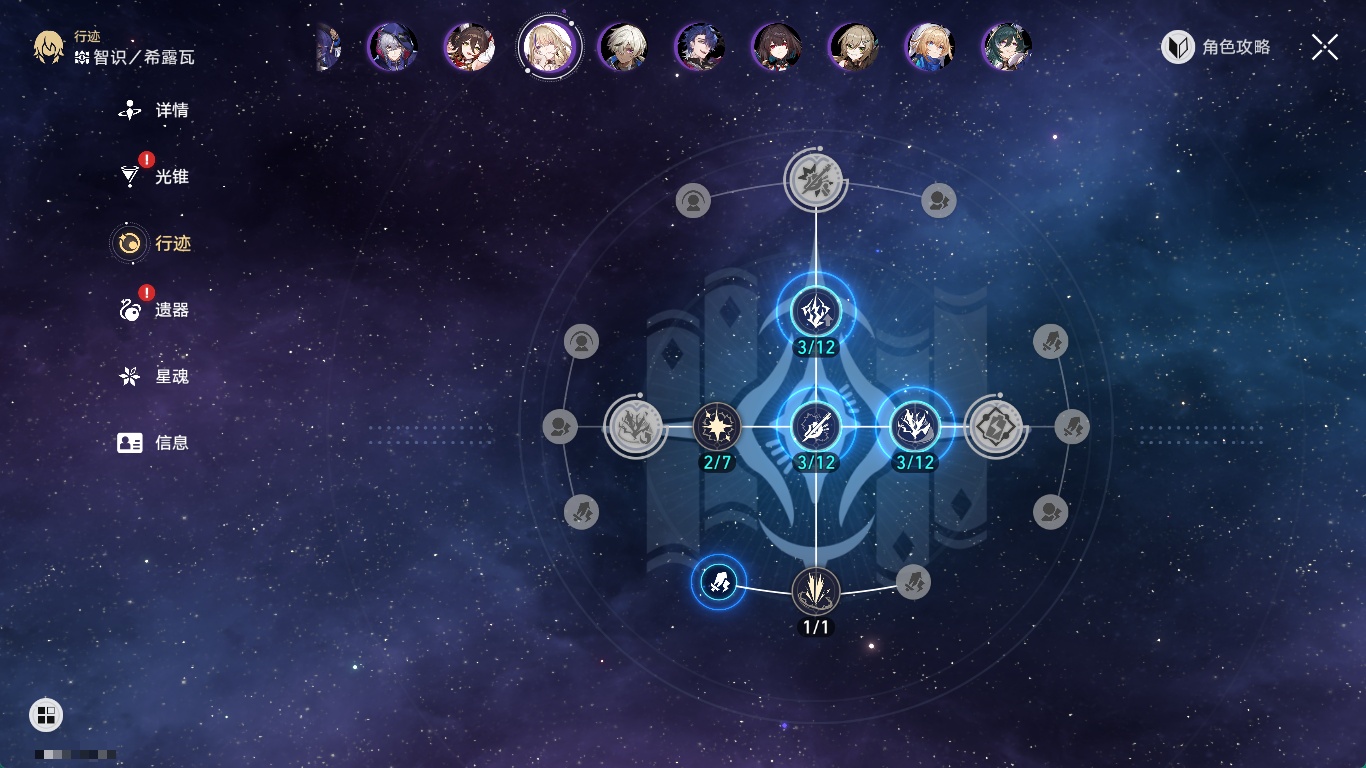Select the currently highlighted blonde character portrait
The height and width of the screenshot is (768, 1366).
coord(549,47)
